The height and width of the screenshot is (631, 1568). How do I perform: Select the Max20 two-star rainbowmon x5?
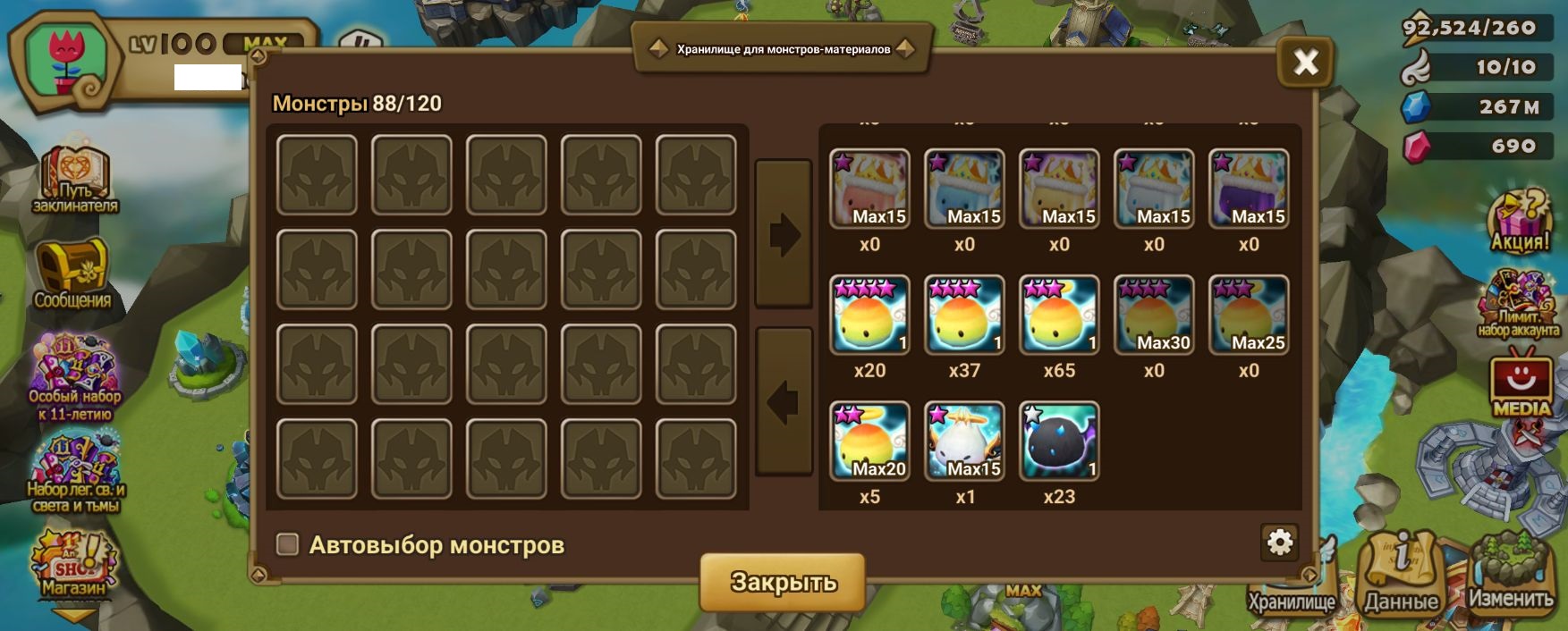click(x=869, y=442)
